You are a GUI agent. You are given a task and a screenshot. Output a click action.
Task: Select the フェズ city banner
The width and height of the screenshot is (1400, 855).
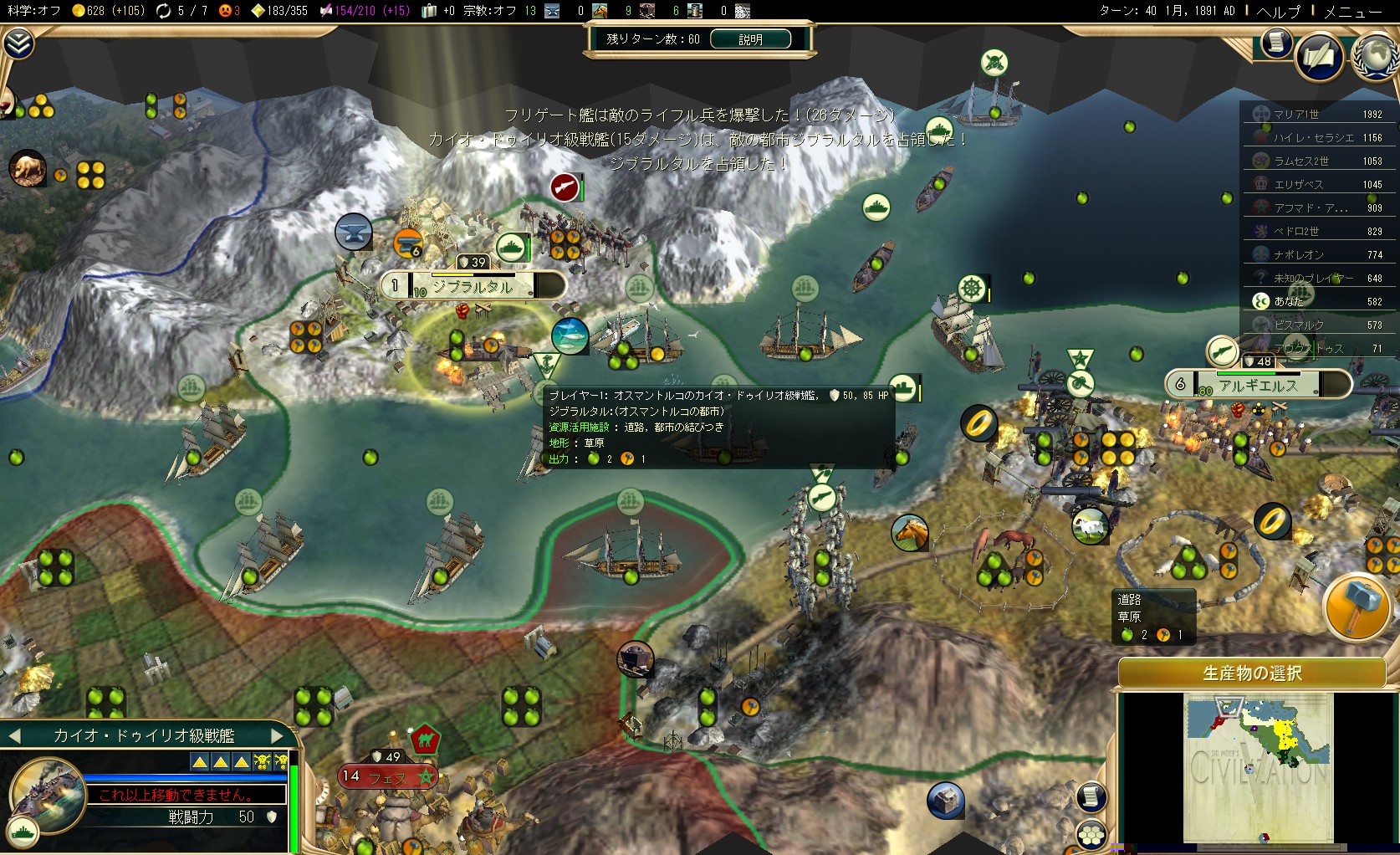[x=386, y=777]
